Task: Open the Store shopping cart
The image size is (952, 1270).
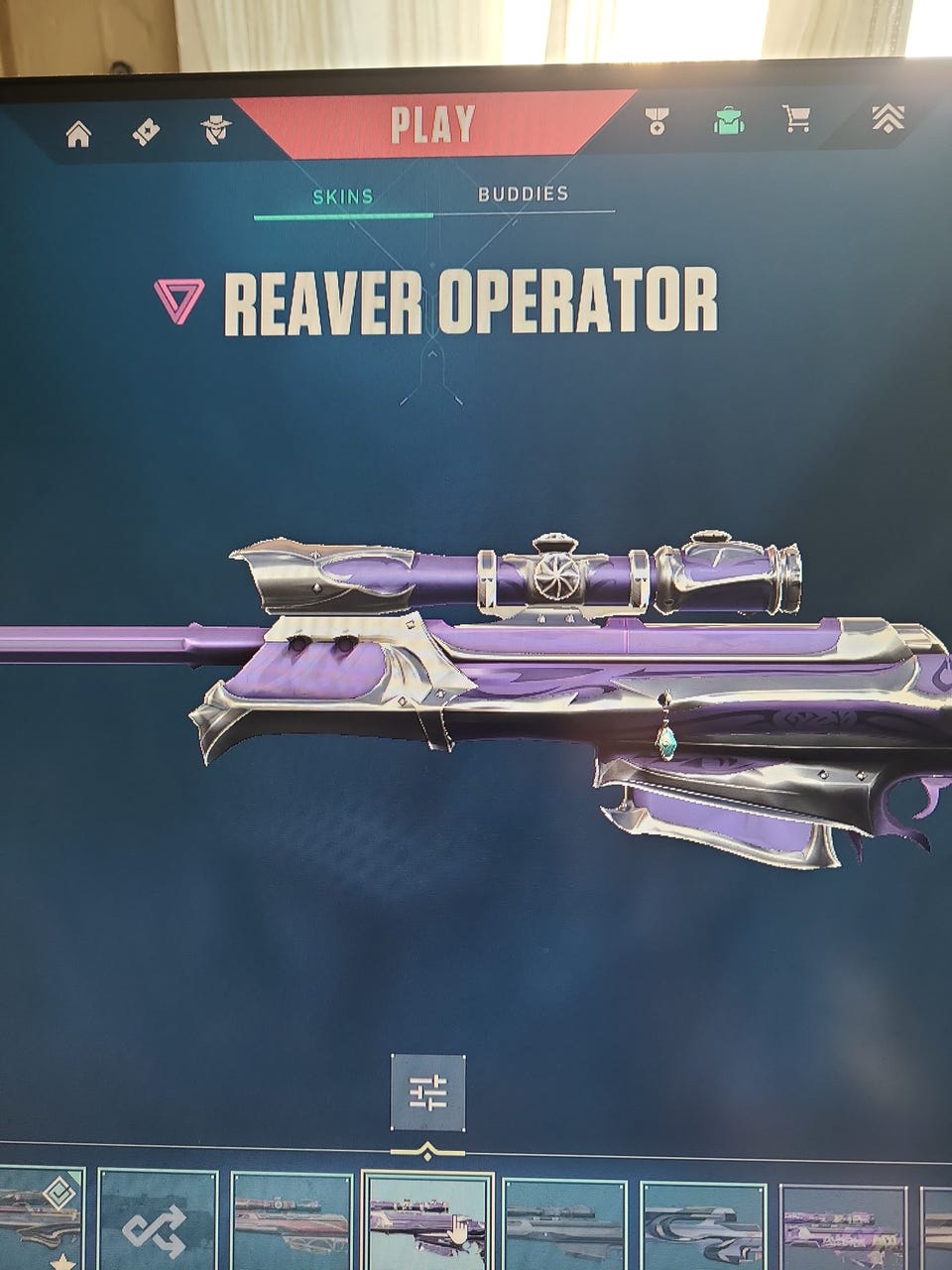Action: click(x=796, y=119)
